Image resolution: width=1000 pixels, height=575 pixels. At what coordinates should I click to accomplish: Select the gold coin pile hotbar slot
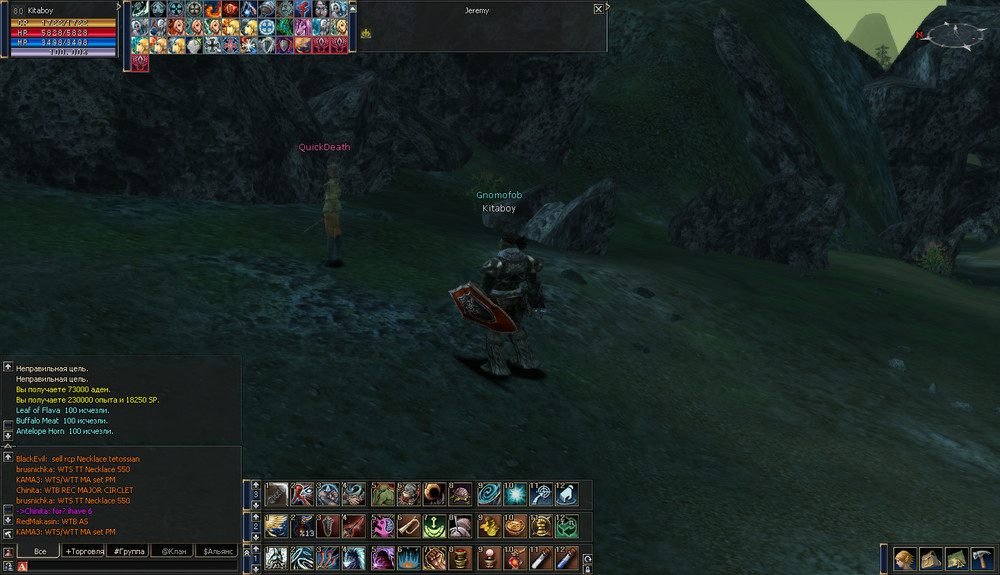[x=487, y=526]
